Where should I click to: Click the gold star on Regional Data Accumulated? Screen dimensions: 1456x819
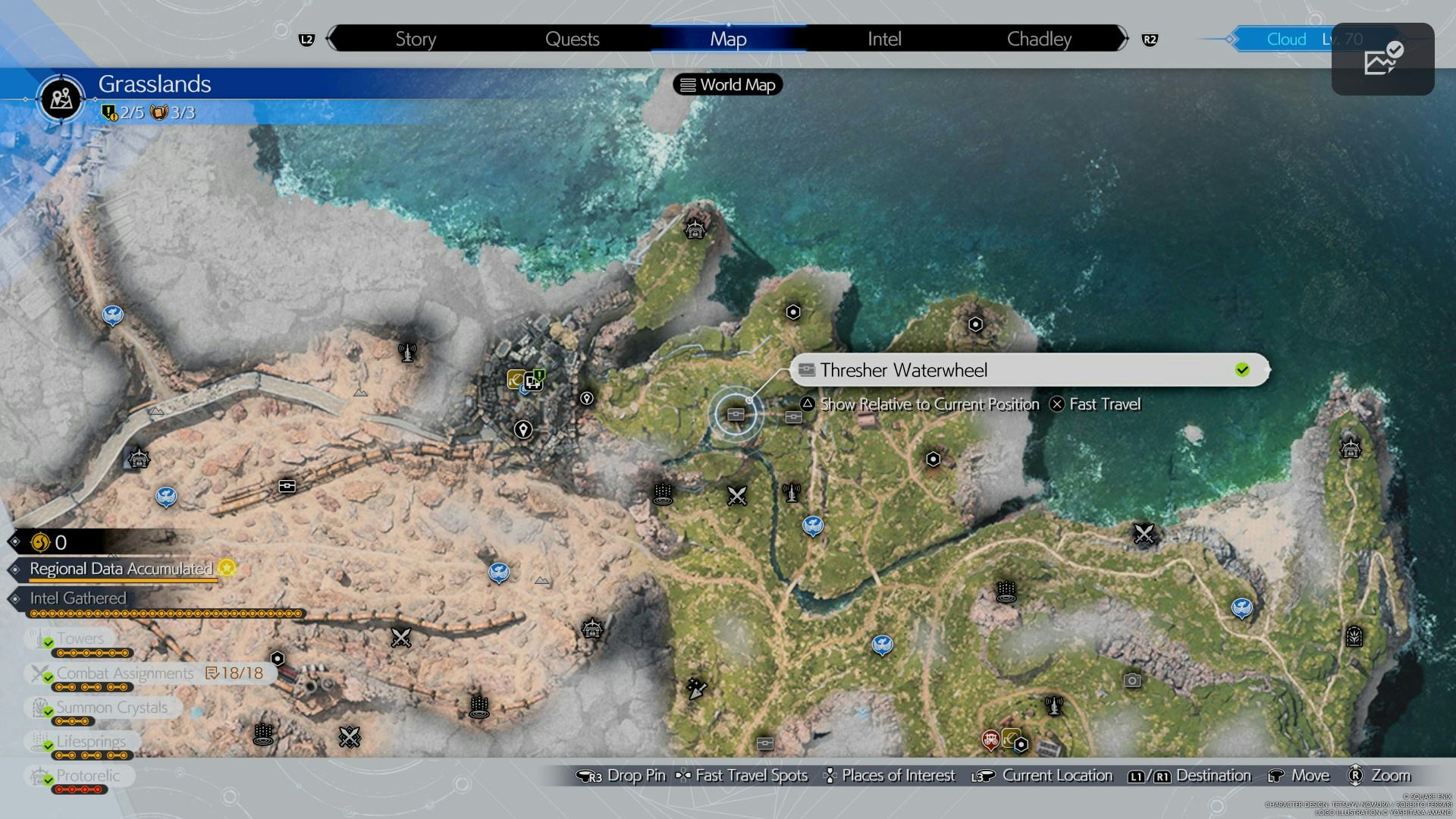225,567
